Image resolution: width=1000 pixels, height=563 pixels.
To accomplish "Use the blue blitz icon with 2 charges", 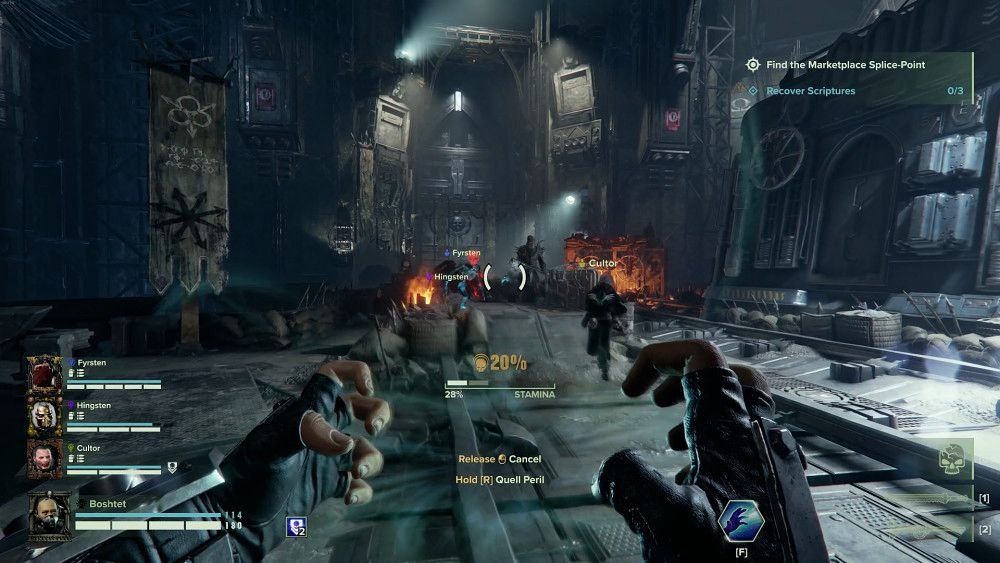I will tap(296, 526).
